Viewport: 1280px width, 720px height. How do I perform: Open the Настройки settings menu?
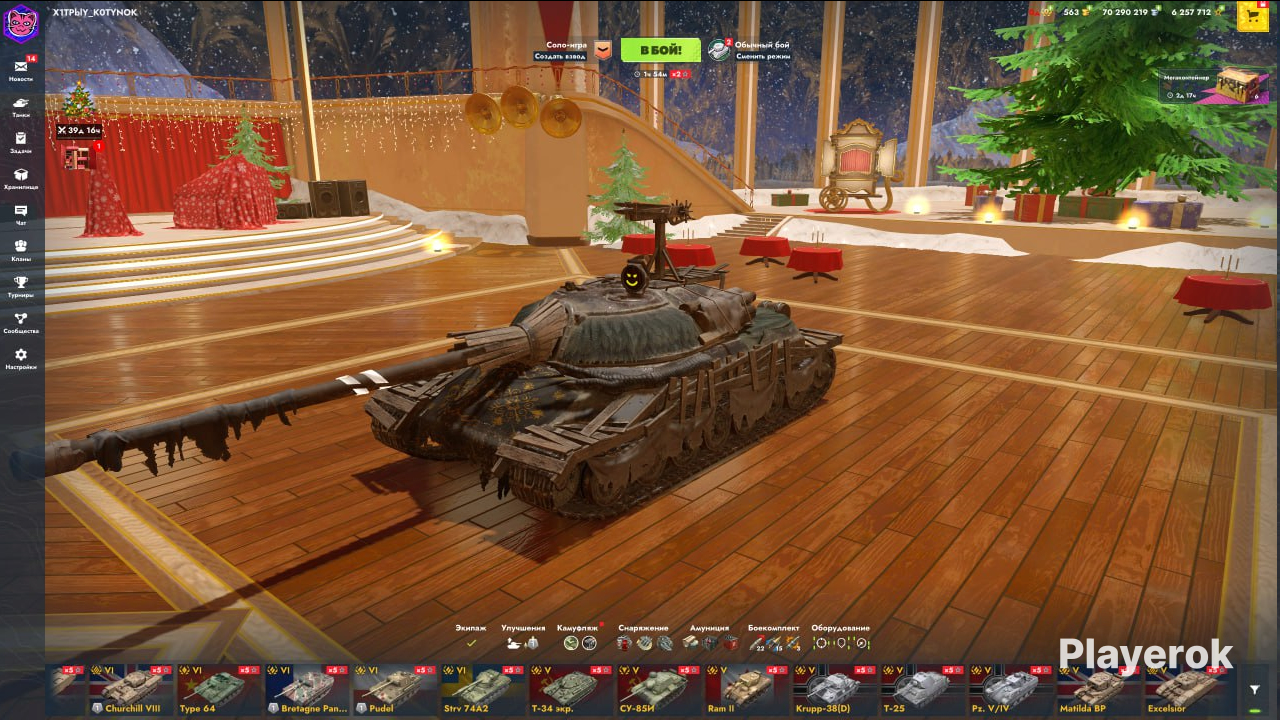coord(21,358)
